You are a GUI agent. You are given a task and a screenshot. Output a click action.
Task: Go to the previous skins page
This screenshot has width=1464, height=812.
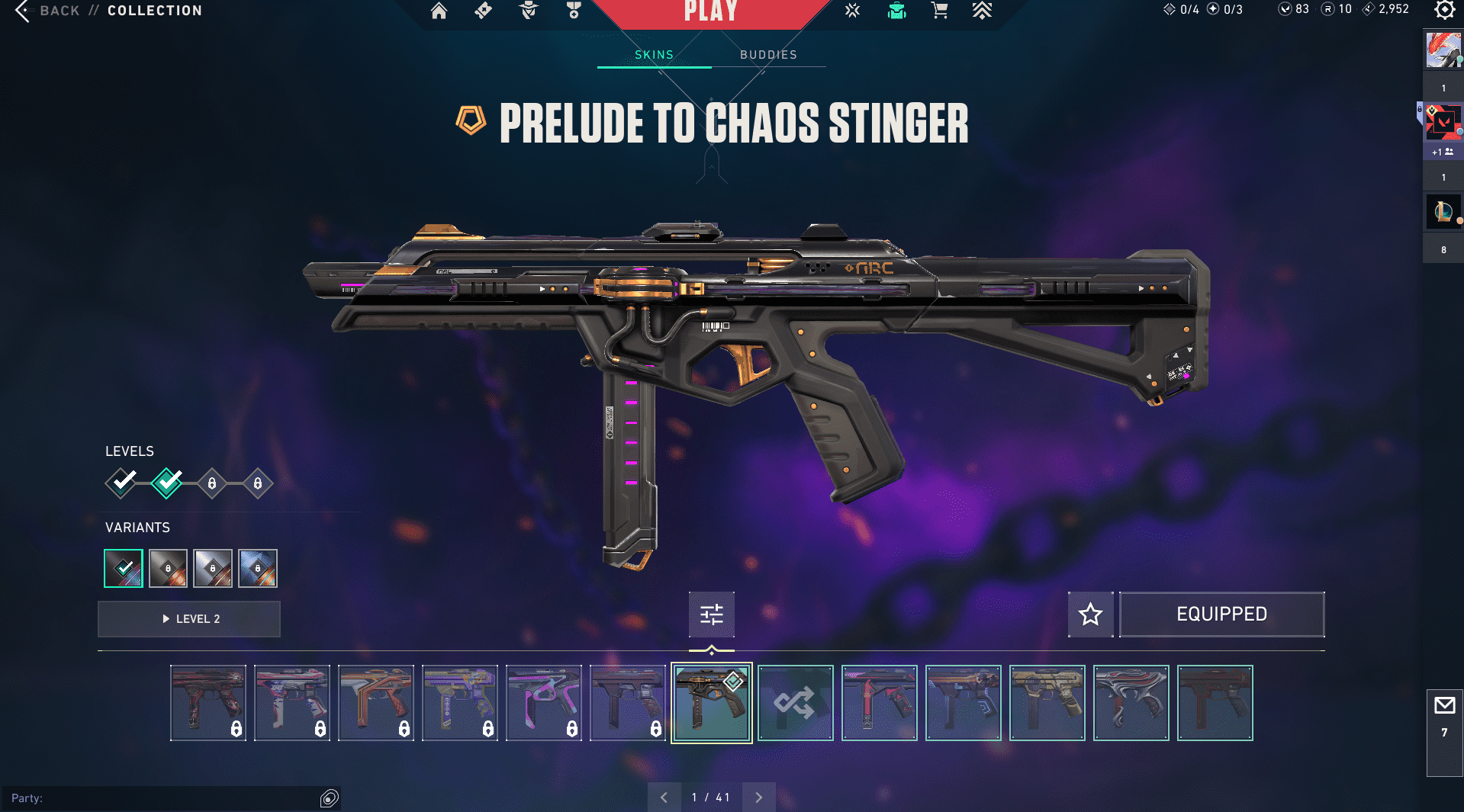tap(664, 798)
